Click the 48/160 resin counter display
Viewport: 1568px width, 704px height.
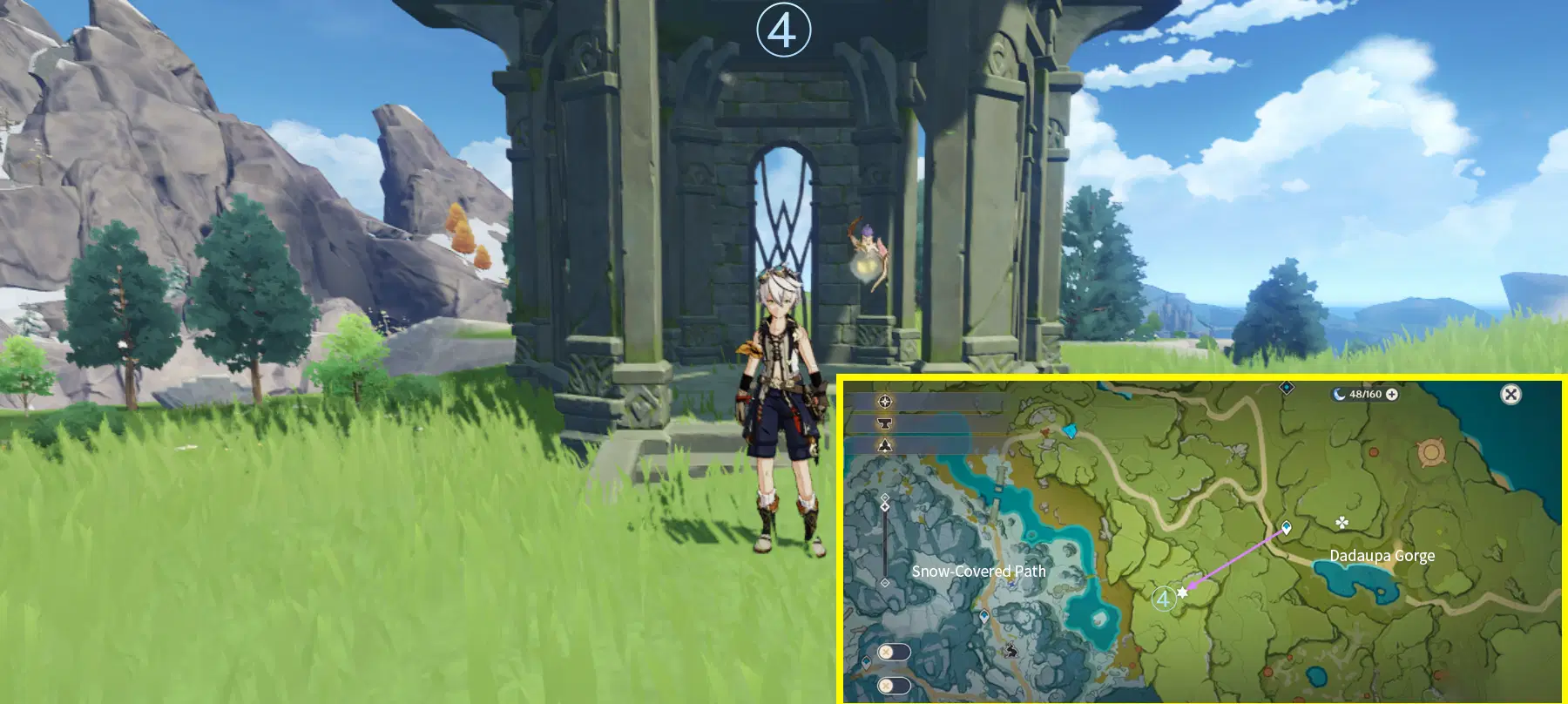coord(1365,394)
